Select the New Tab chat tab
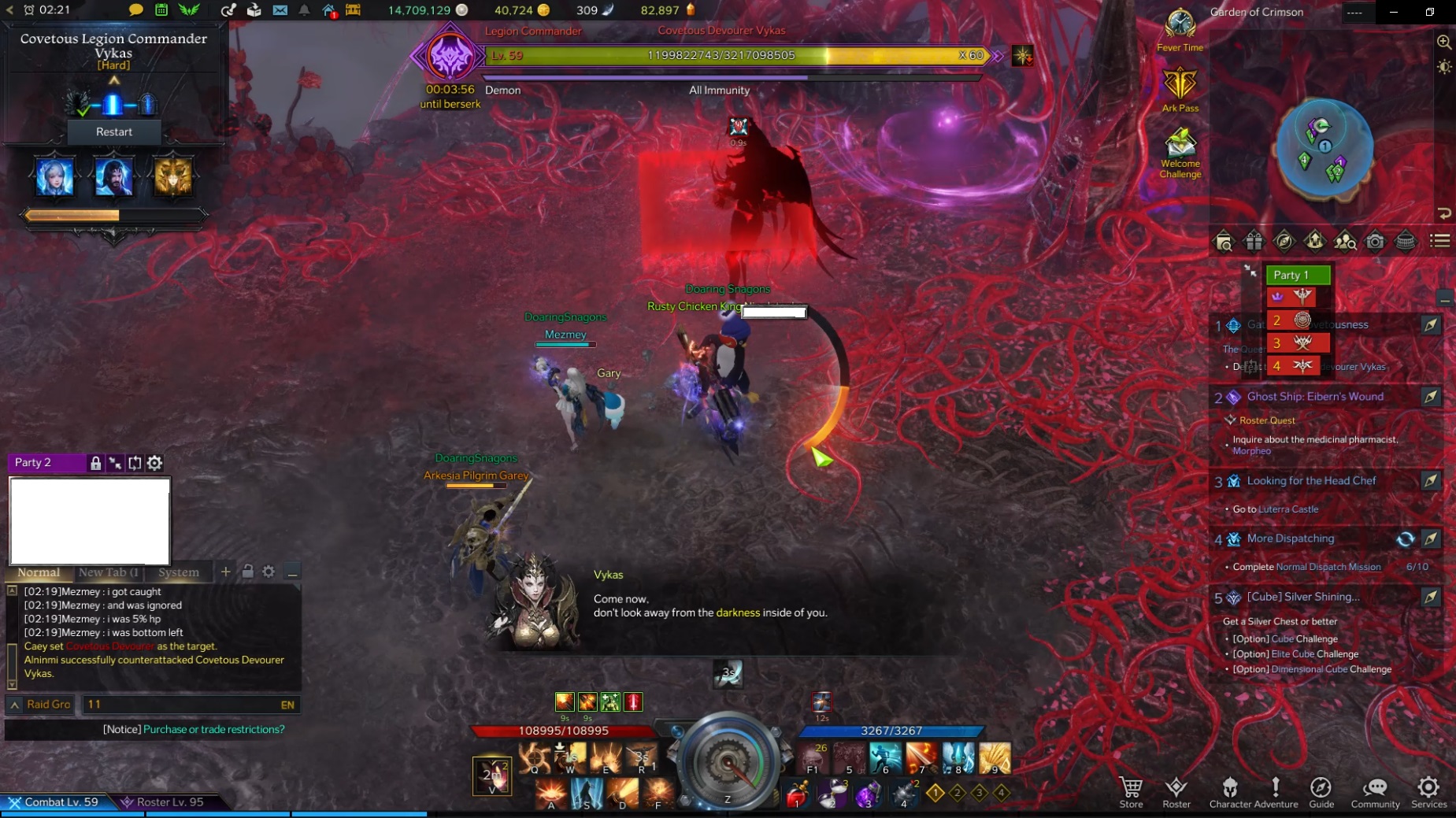 coord(108,572)
